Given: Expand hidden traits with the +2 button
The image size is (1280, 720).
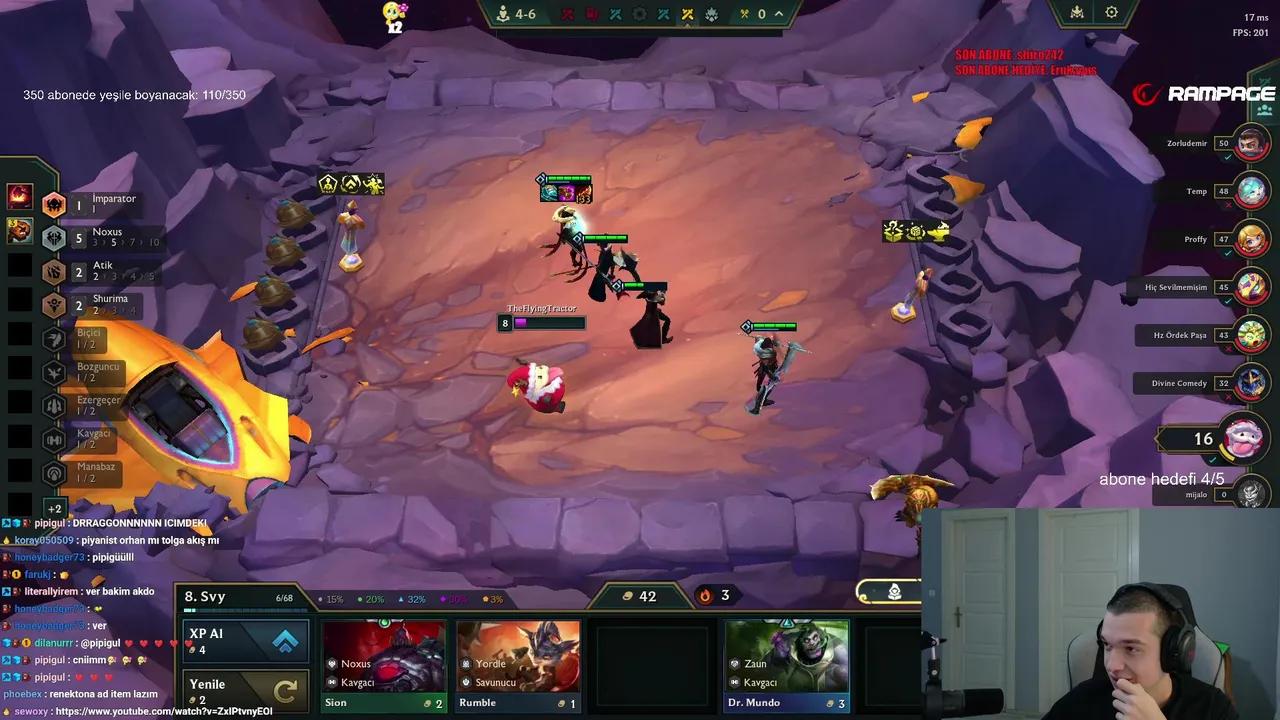Looking at the screenshot, I should [55, 508].
